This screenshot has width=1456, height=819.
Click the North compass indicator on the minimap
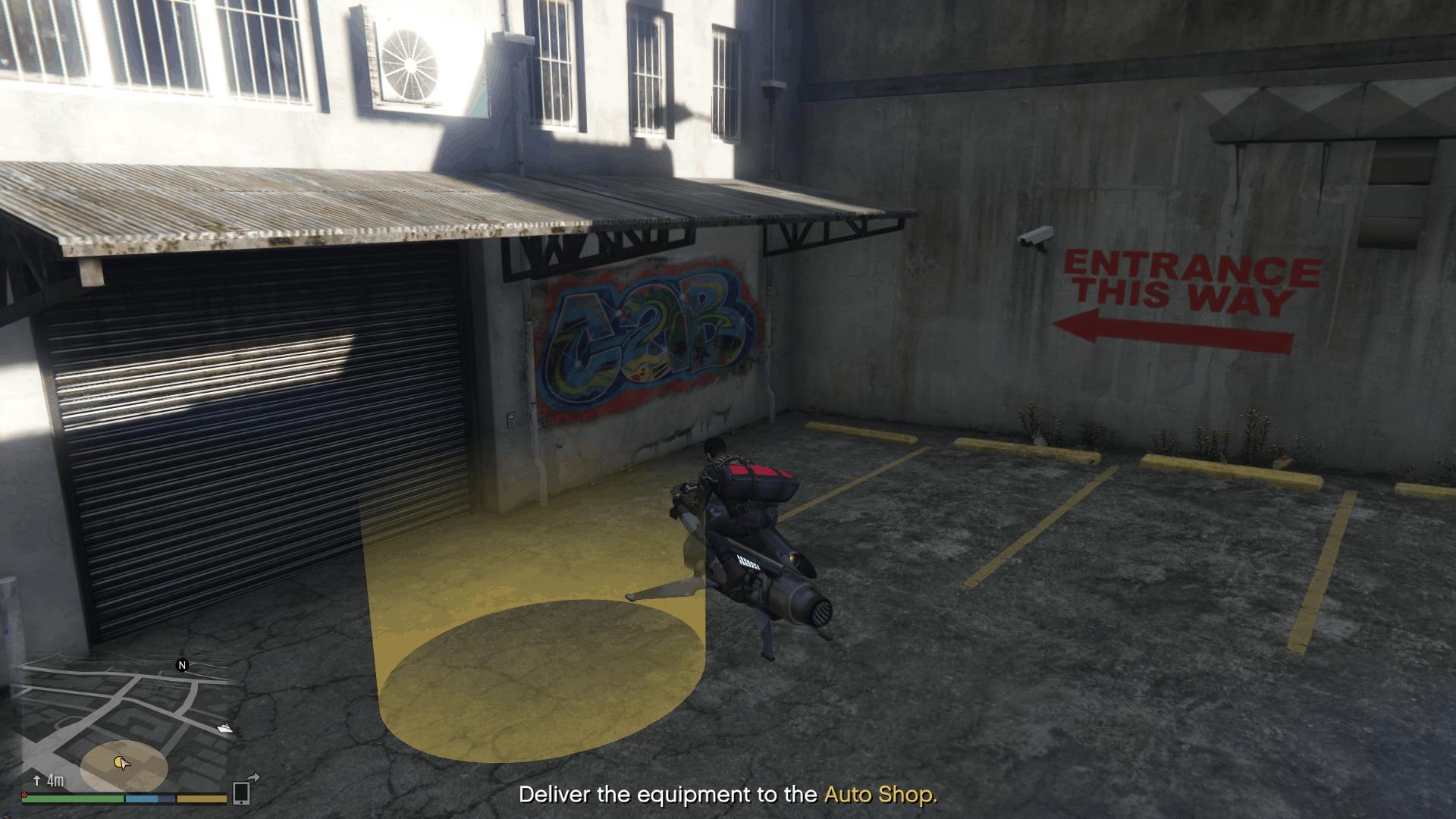(182, 666)
